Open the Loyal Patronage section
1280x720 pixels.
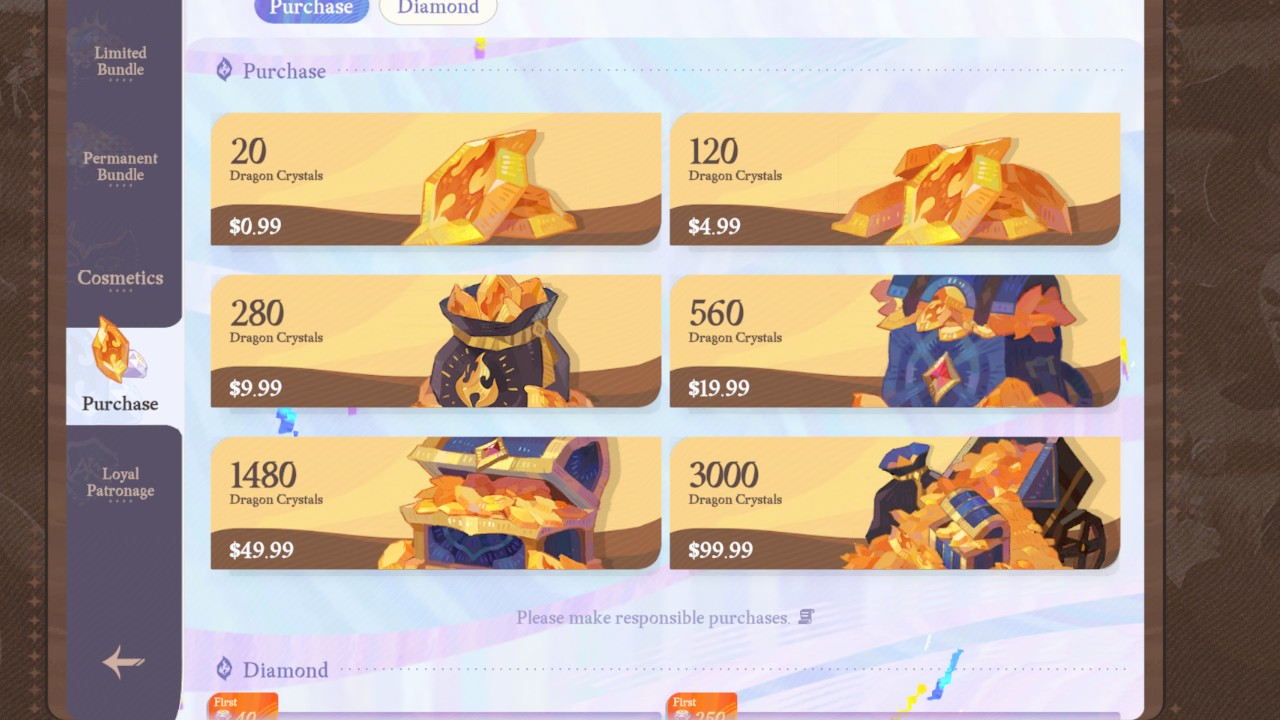(x=119, y=482)
